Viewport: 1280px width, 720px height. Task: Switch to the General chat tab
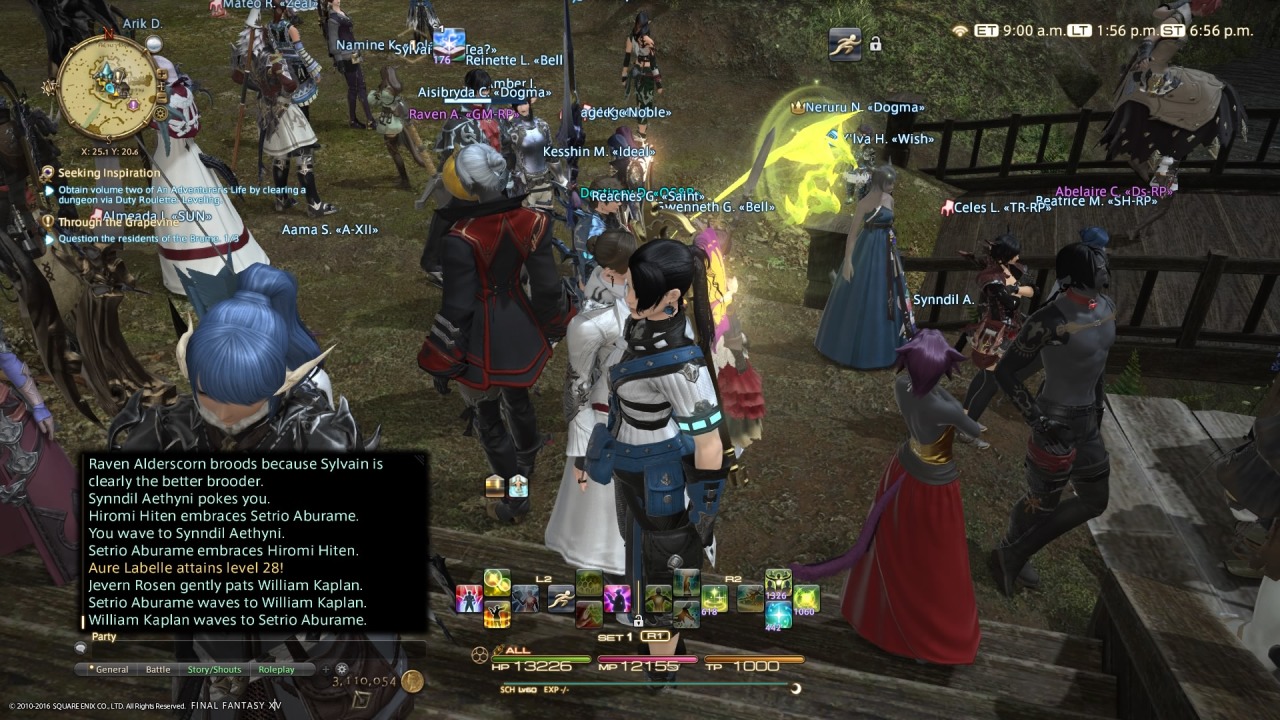pos(111,669)
